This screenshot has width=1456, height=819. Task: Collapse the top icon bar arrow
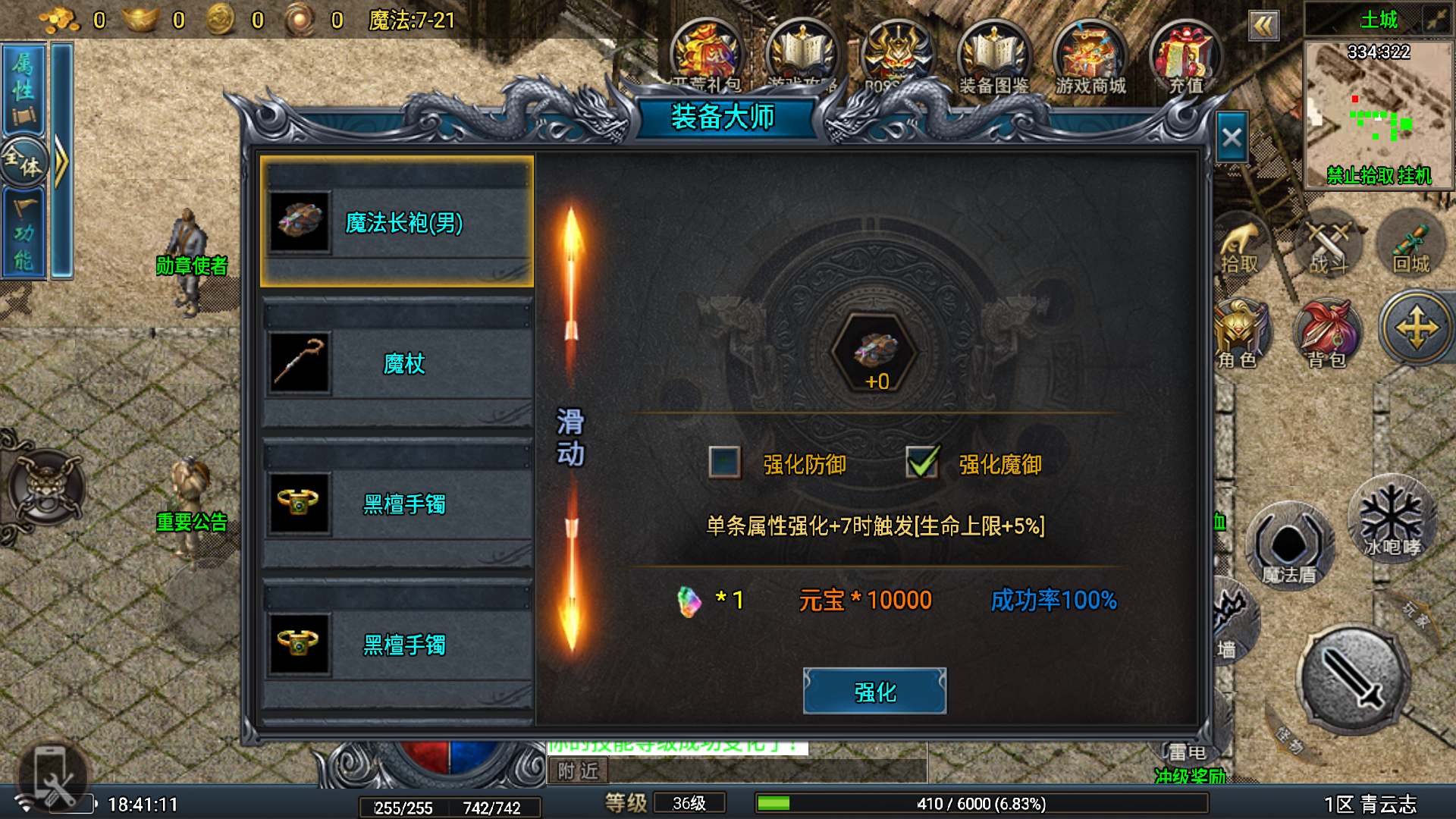click(x=1263, y=27)
